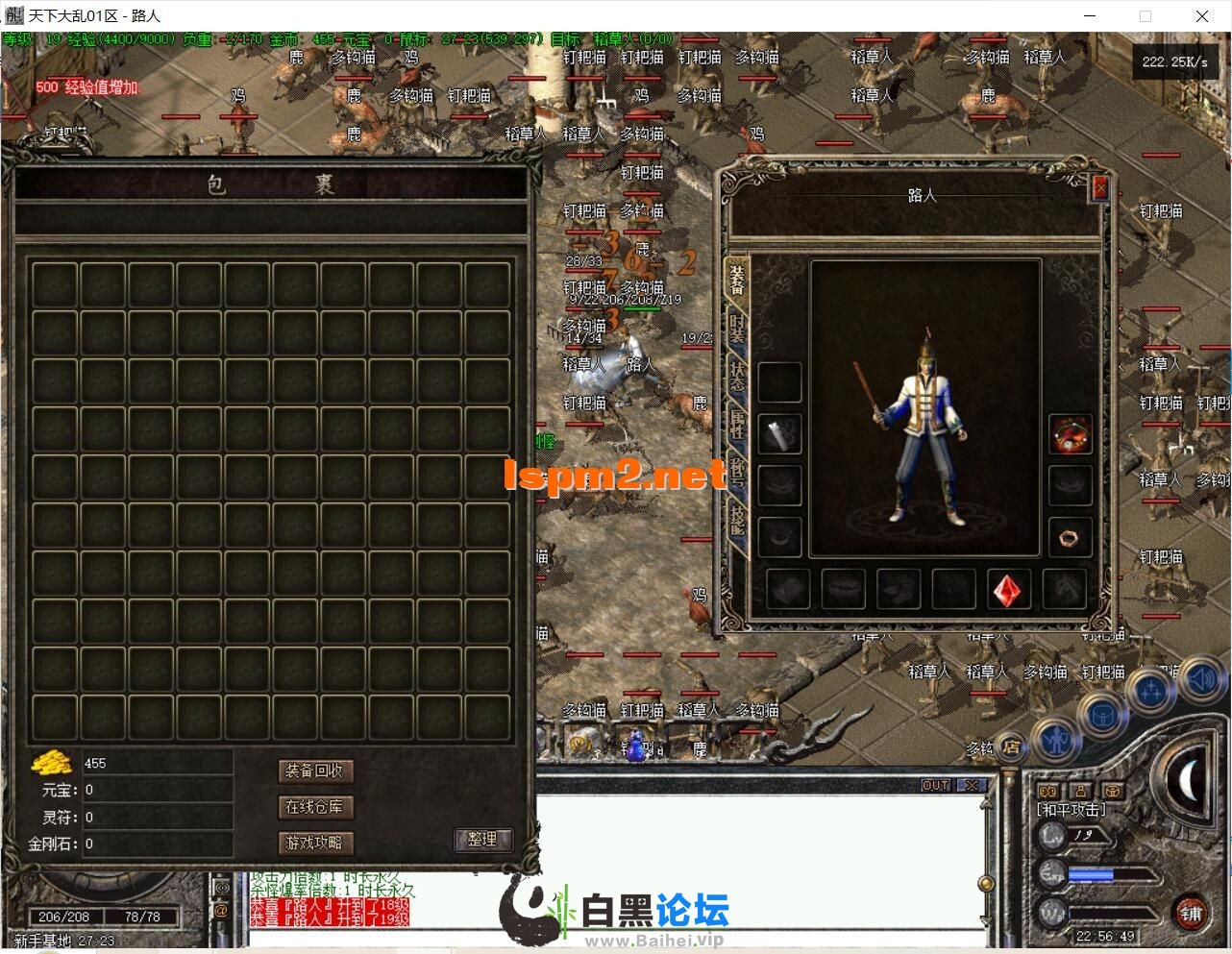
Task: Click the chat window OUT button
Action: tap(935, 785)
